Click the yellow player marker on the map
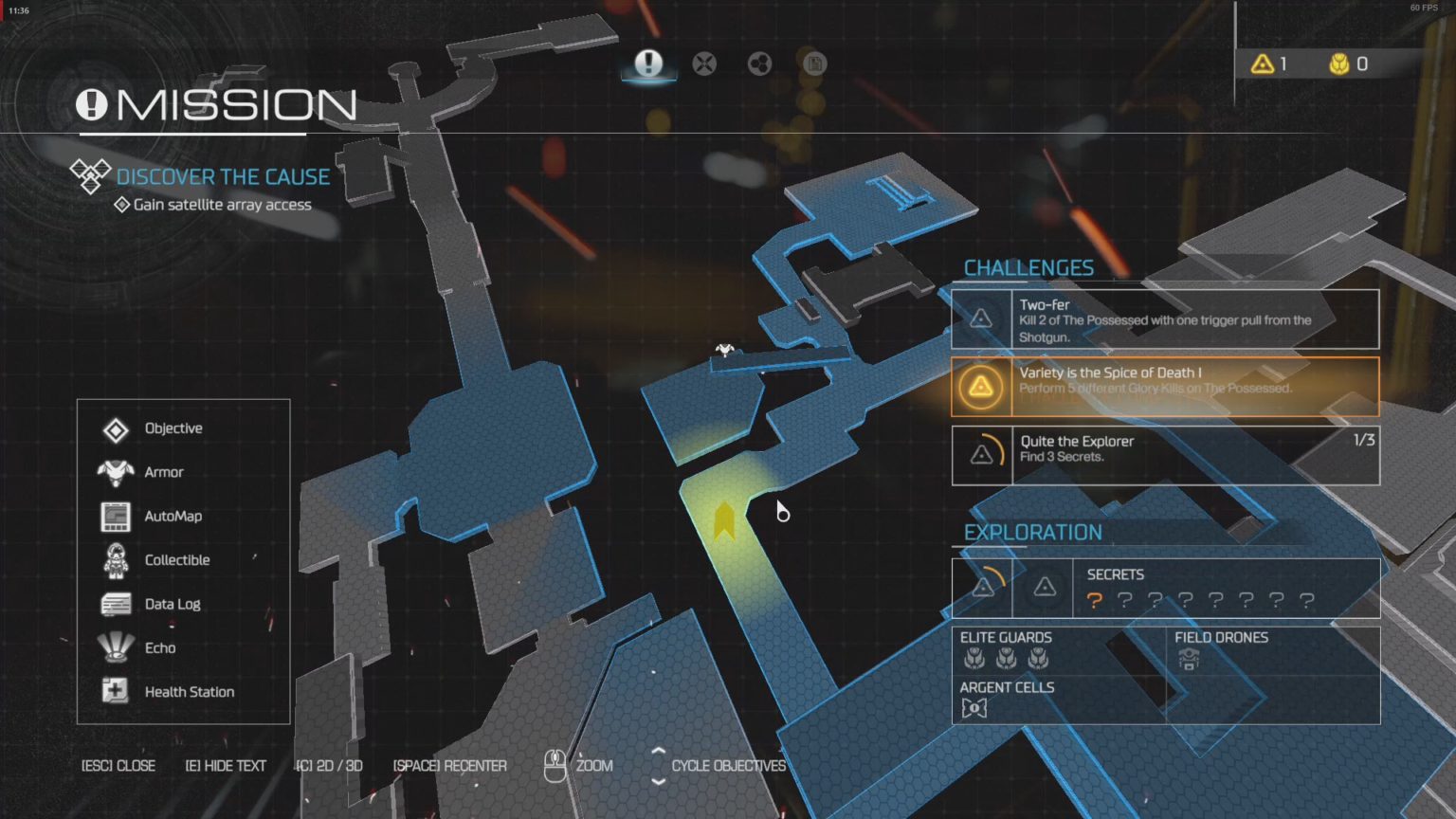Viewport: 1456px width, 819px height. [x=724, y=519]
